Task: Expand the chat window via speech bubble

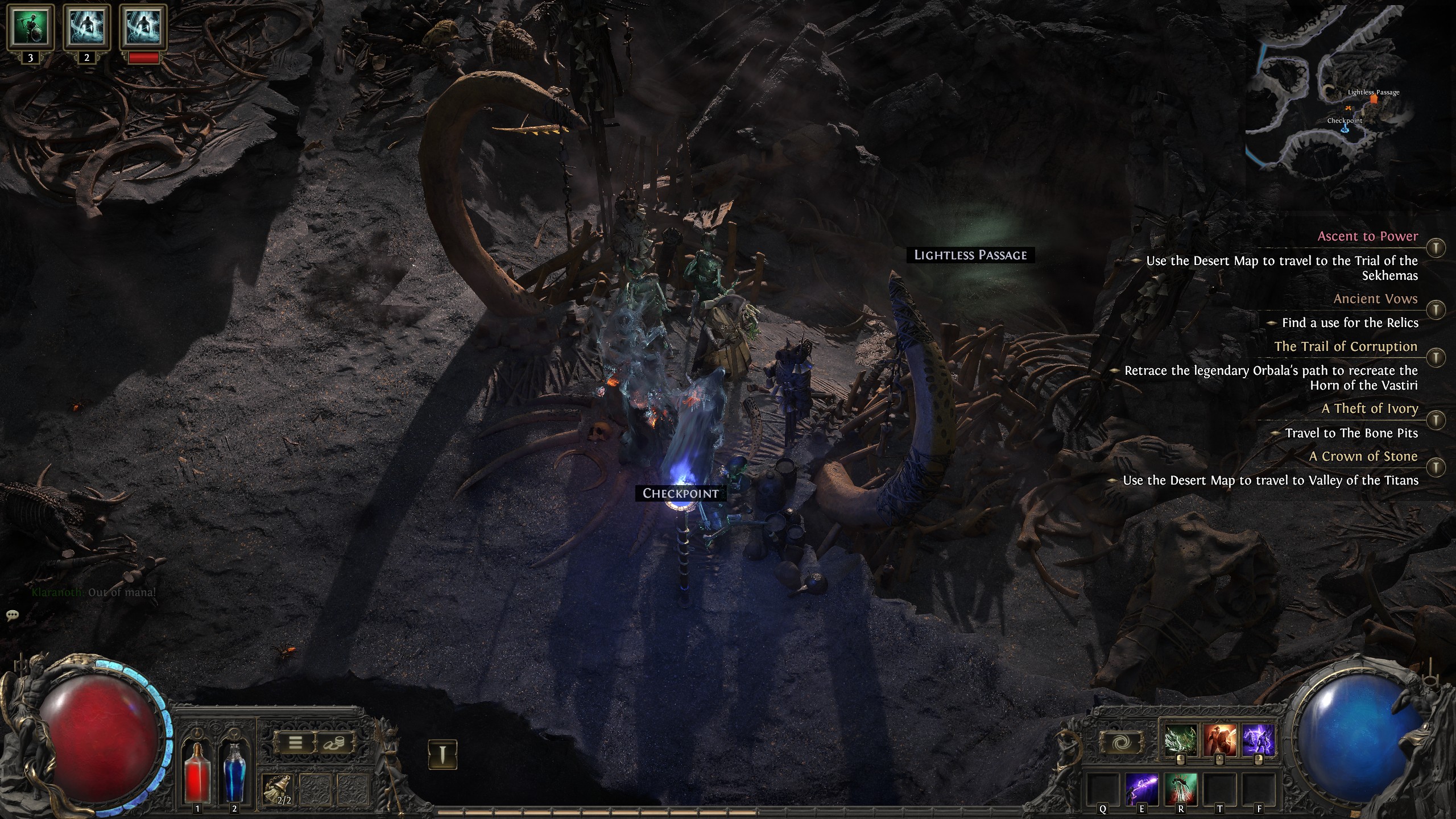Action: [x=11, y=615]
